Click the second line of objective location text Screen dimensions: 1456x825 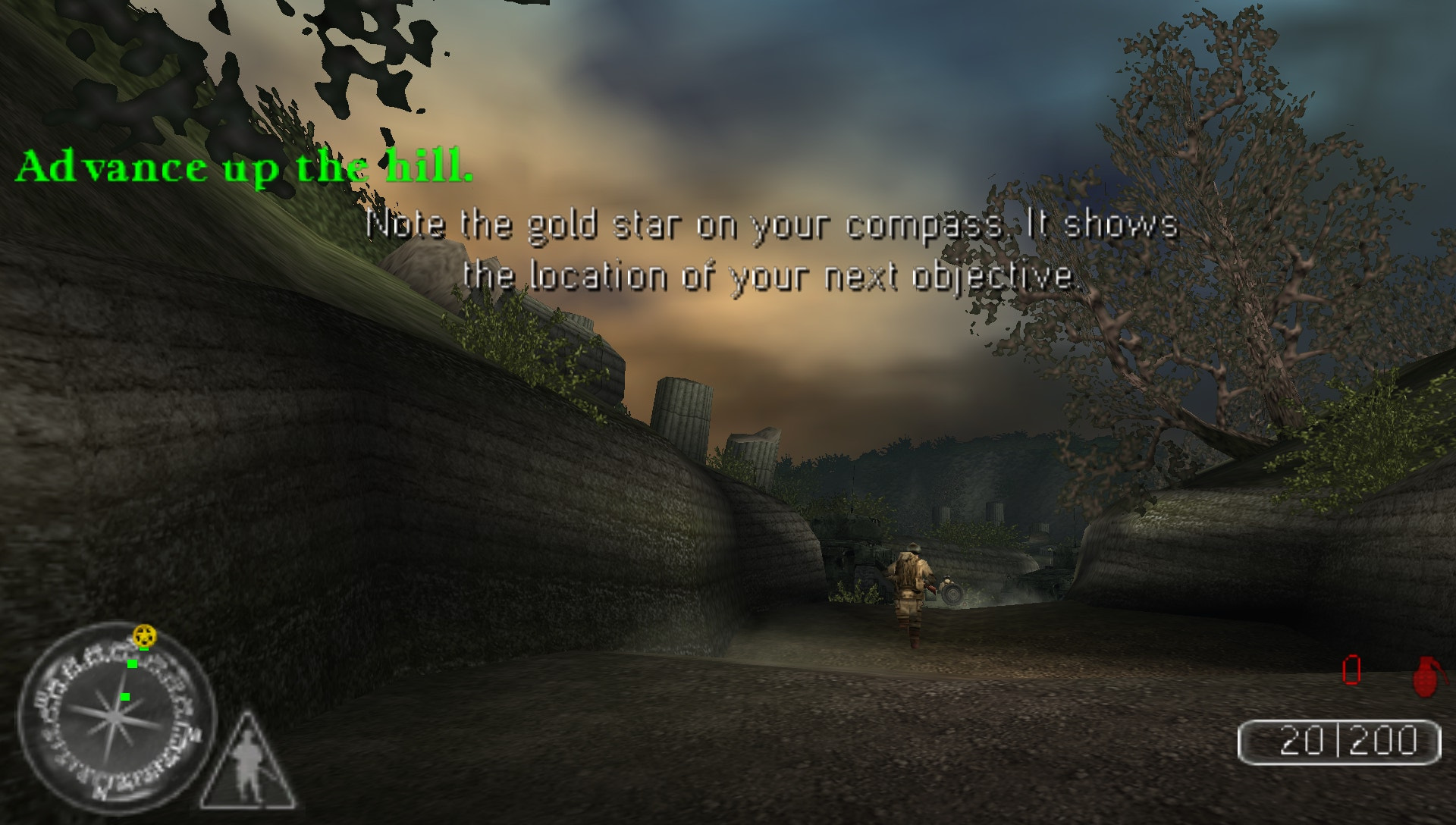(x=775, y=278)
